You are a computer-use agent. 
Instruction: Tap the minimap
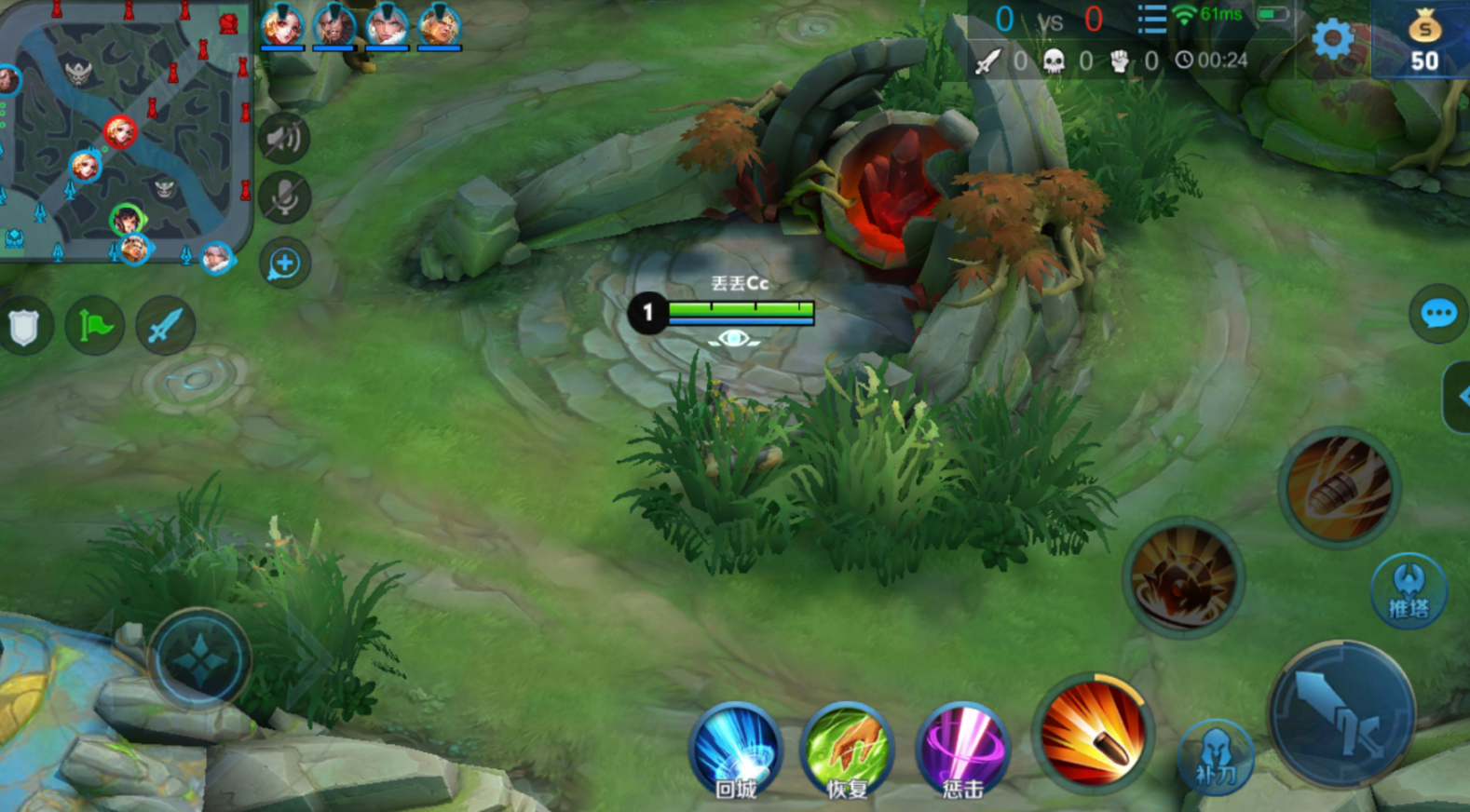pos(124,130)
